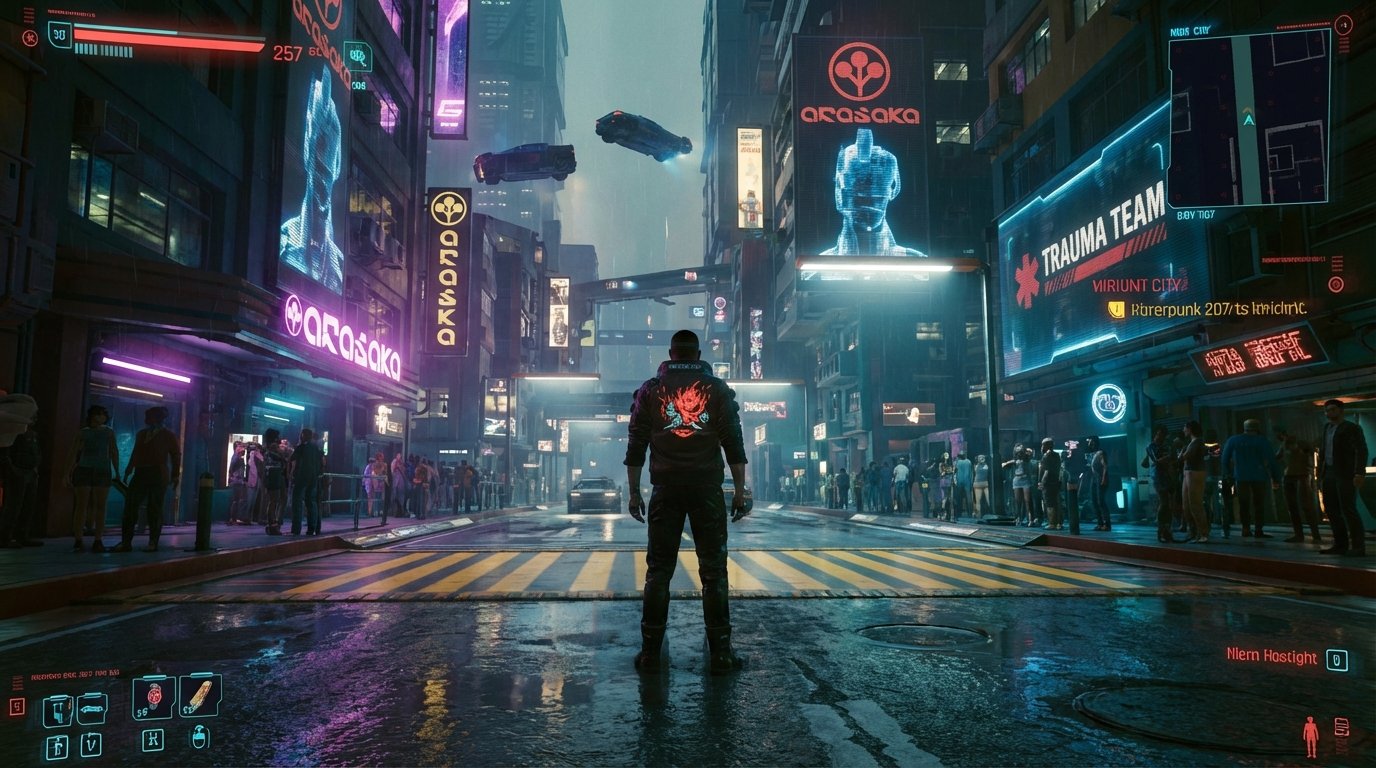Click the cyberware brain icon near the health bar
The height and width of the screenshot is (768, 1376).
coord(357,56)
